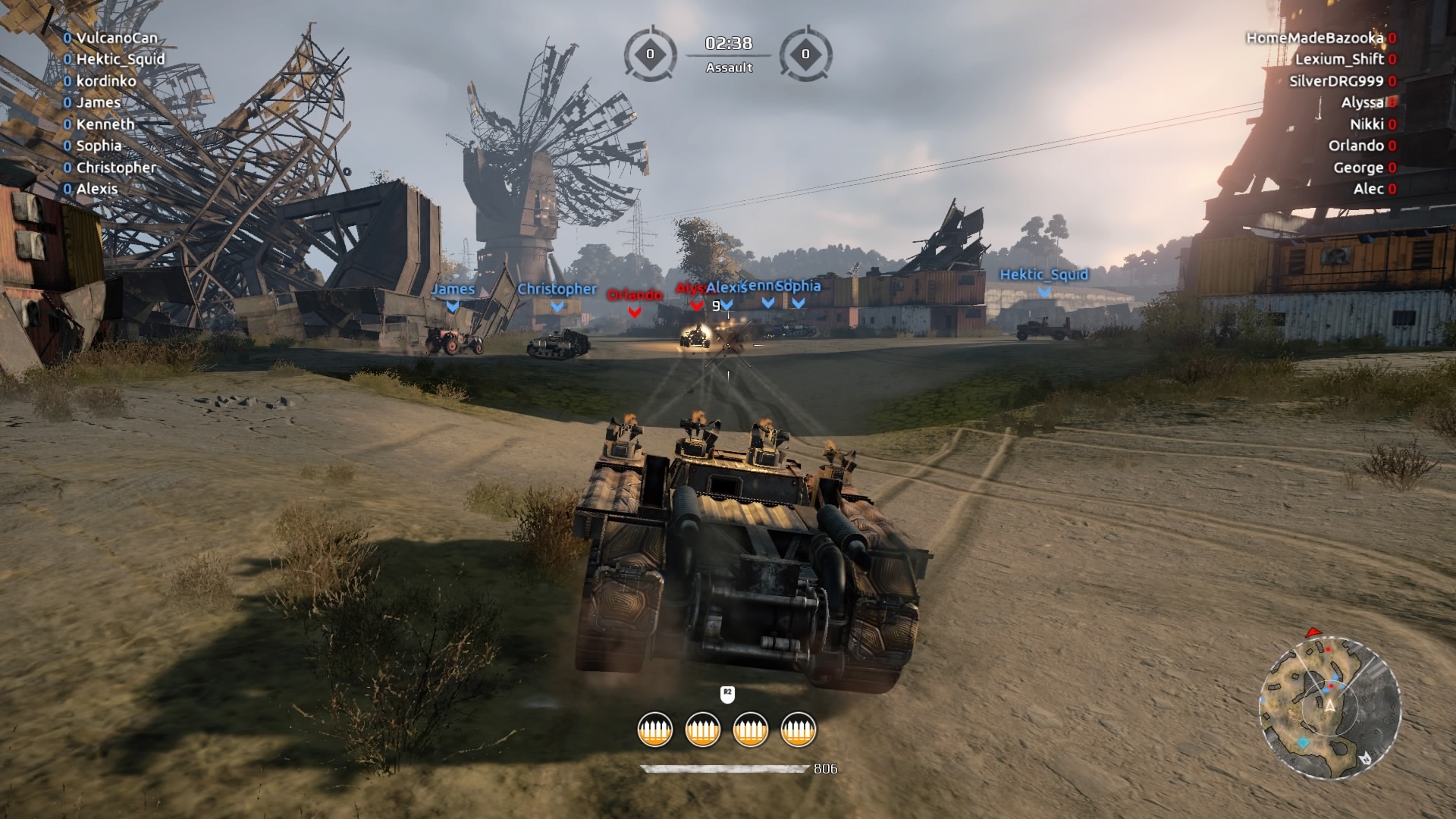Select VulcanoCan in the team roster
This screenshot has width=1456, height=819.
tap(116, 38)
